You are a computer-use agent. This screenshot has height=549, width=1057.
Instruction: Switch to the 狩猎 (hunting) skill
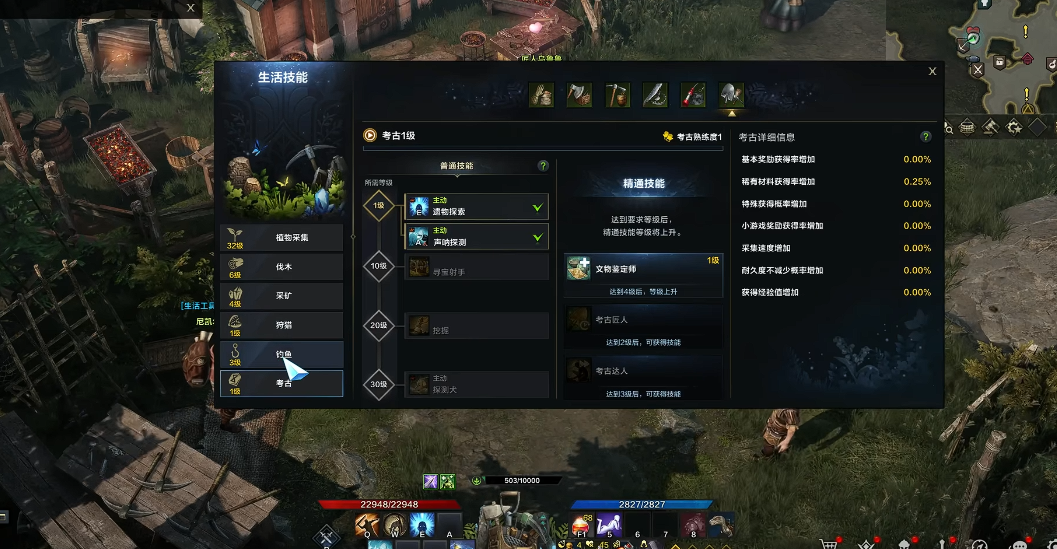point(281,325)
